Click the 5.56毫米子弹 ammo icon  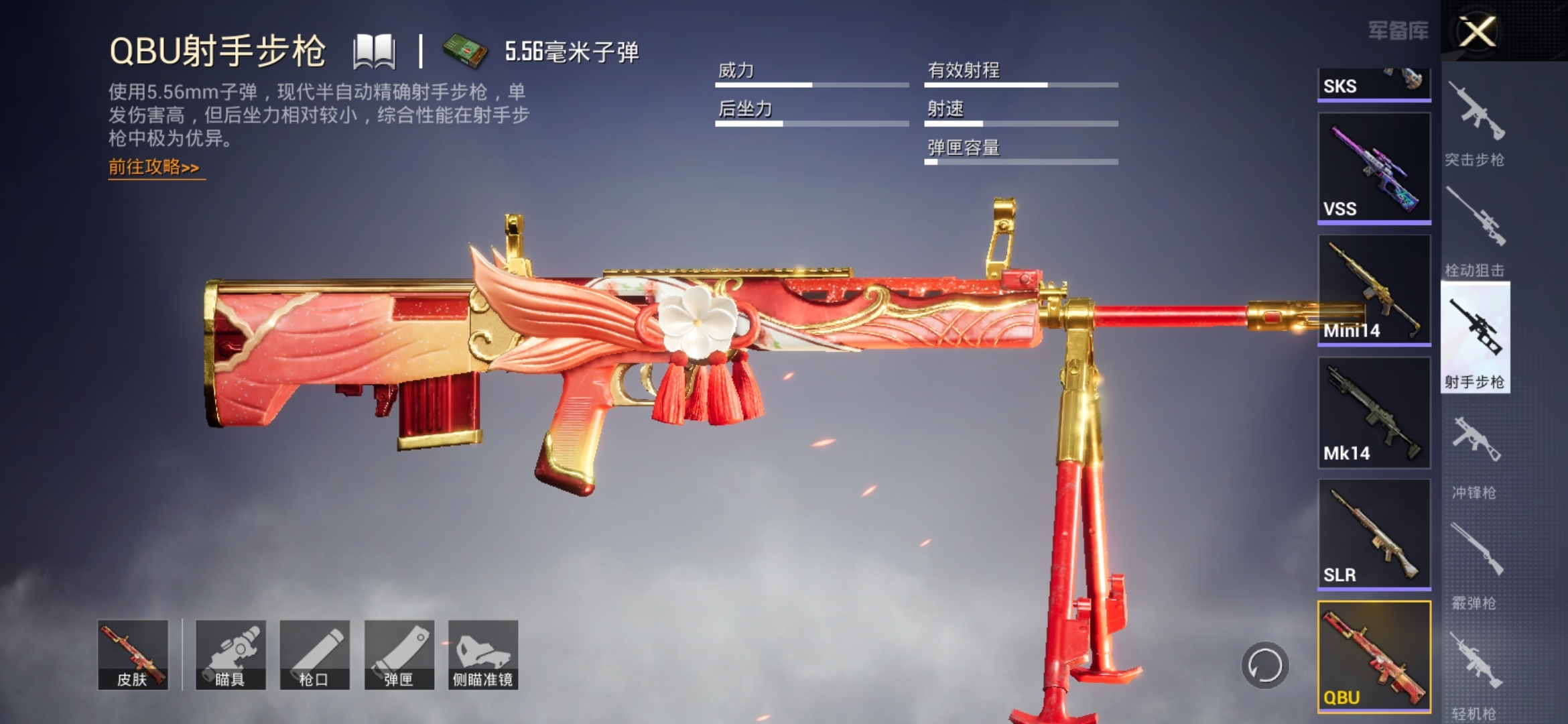[467, 52]
